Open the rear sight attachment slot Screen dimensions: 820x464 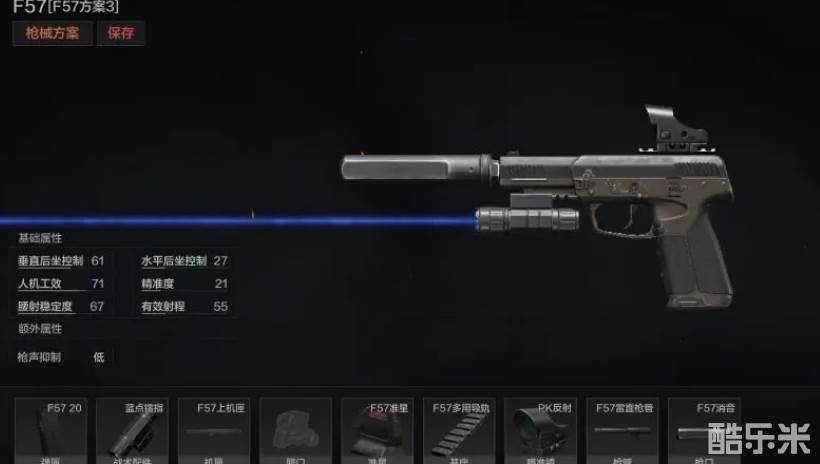[295, 431]
